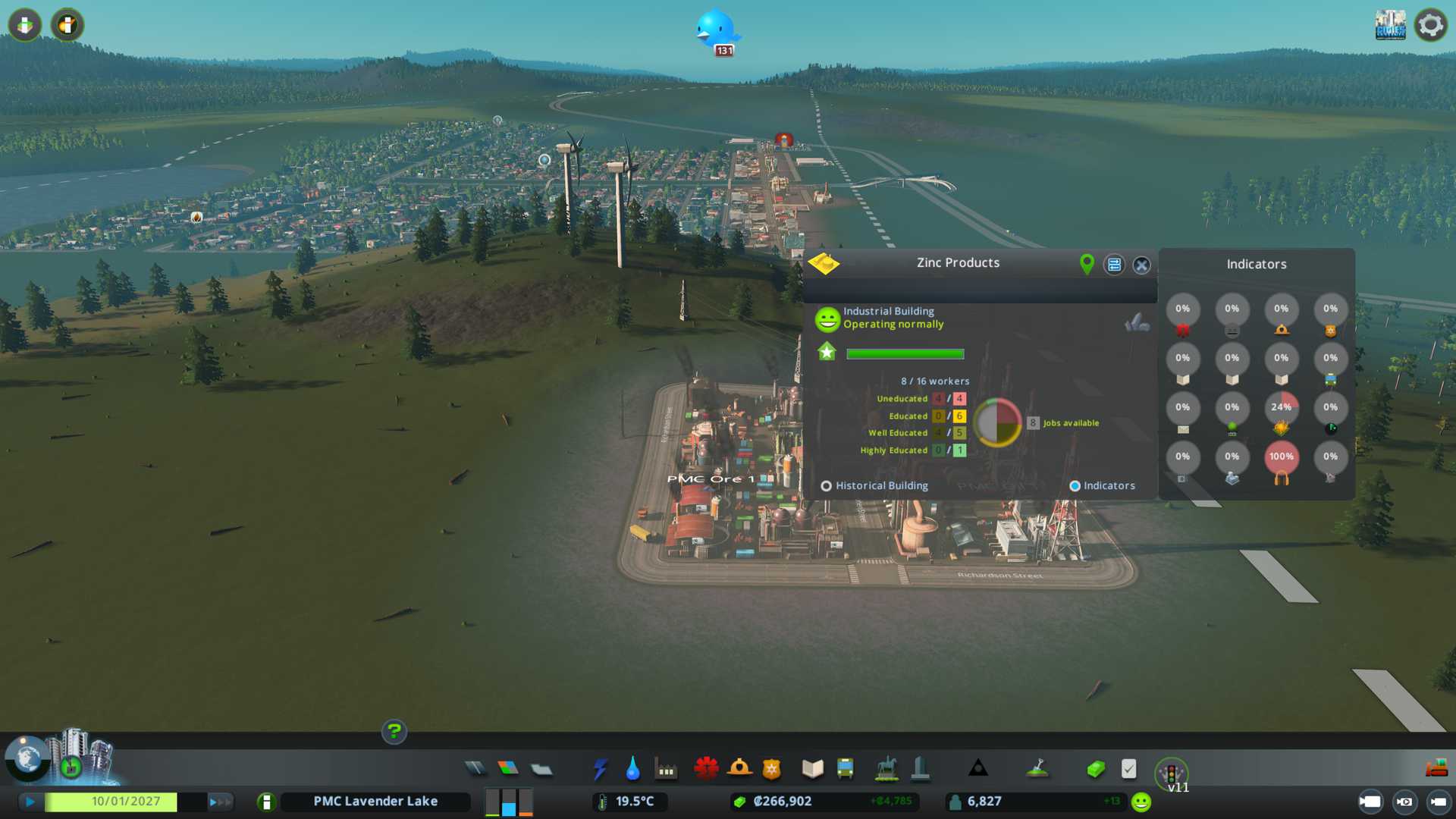Open the Fire Department helmet menu
Screen dimensions: 1456x819
tap(739, 769)
